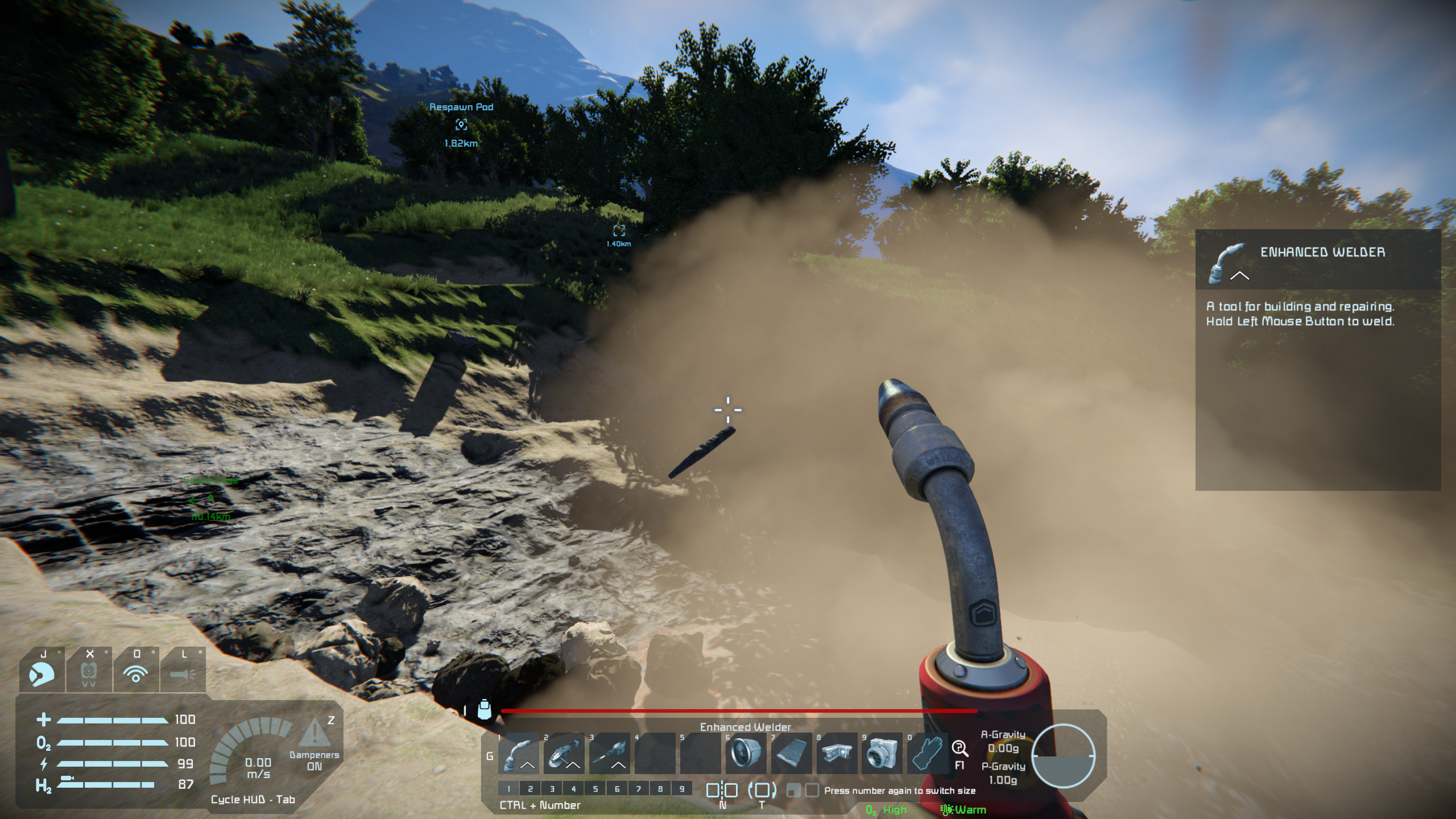The width and height of the screenshot is (1456, 819).
Task: Select the flat panel block slot
Action: [x=791, y=753]
